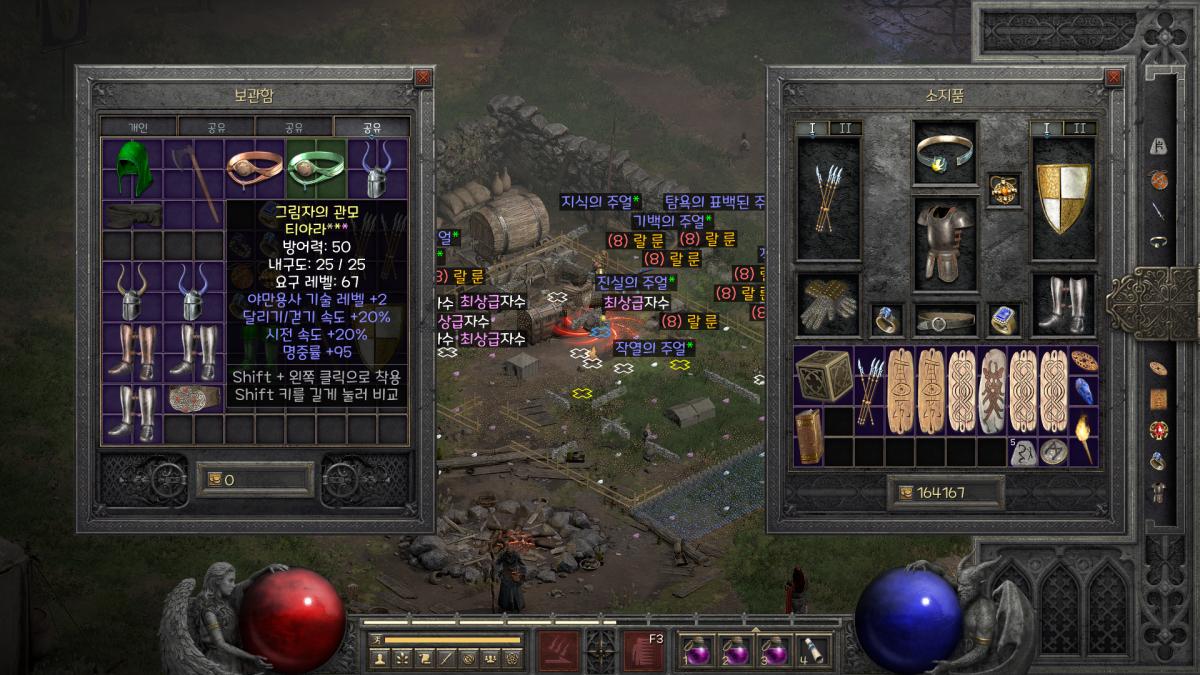Pick up the ornate belt in the stash
Viewport: 1200px width, 675px height.
pos(193,399)
